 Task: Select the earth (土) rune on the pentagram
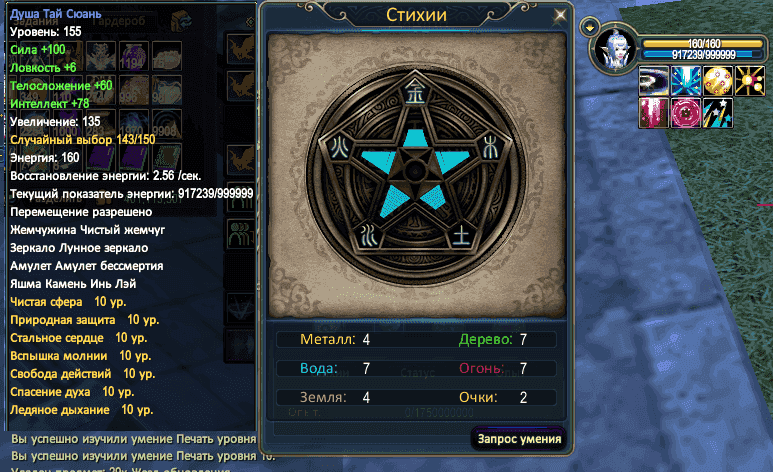pyautogui.click(x=460, y=236)
